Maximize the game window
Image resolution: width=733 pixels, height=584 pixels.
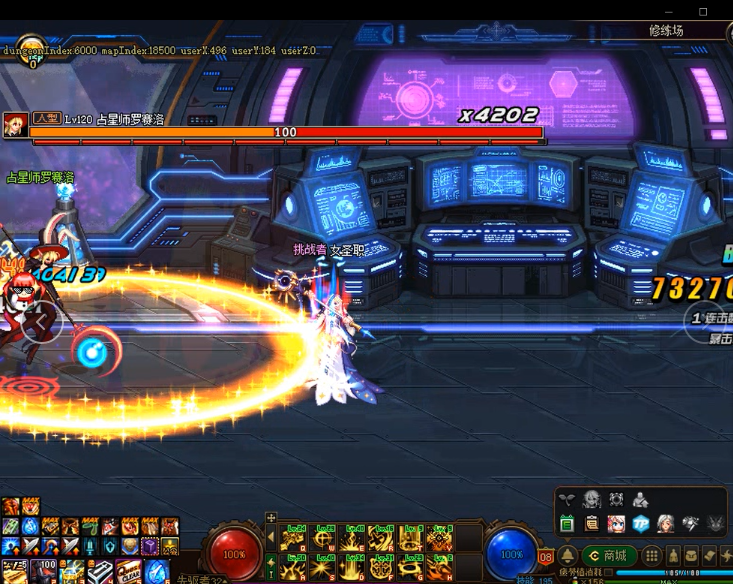(x=702, y=11)
